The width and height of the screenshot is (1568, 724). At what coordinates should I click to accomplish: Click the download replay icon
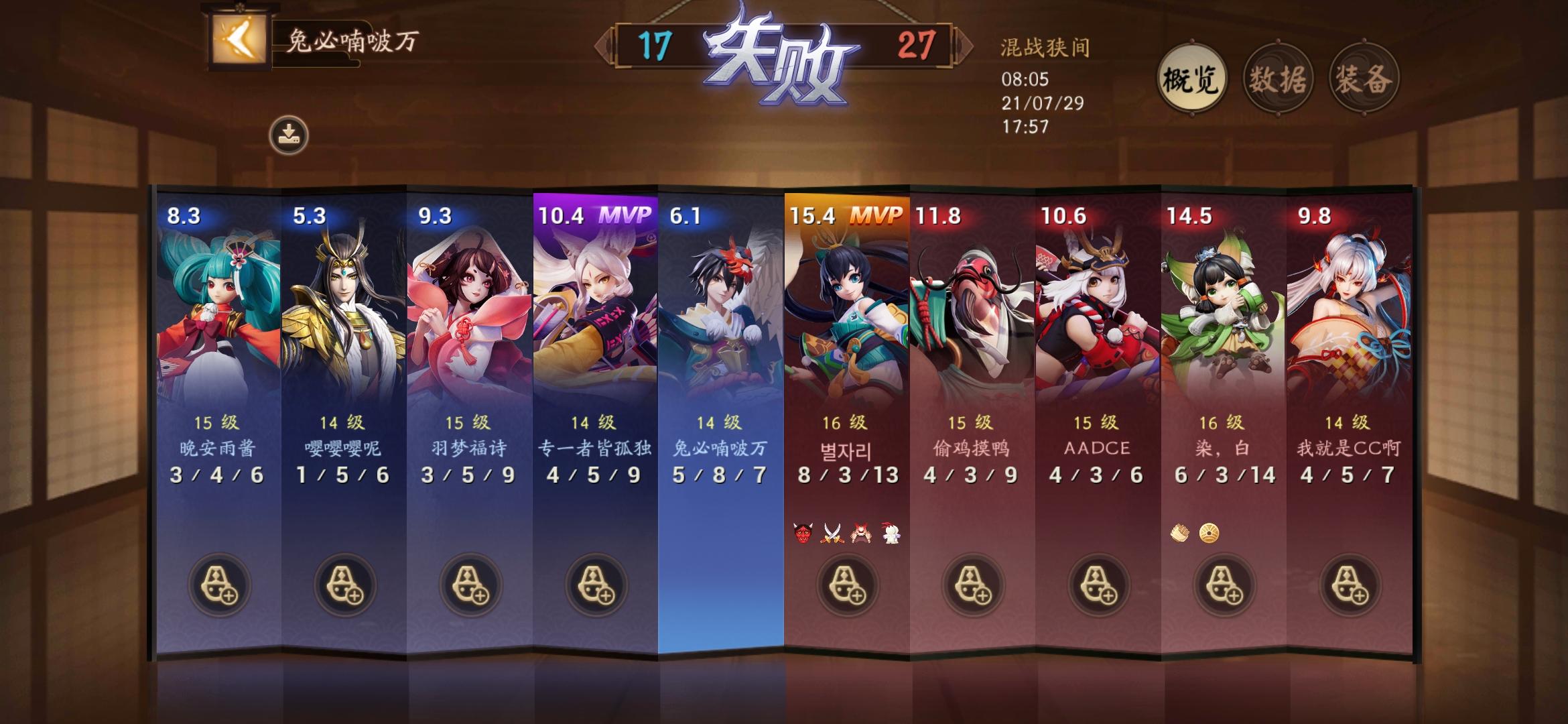(288, 131)
